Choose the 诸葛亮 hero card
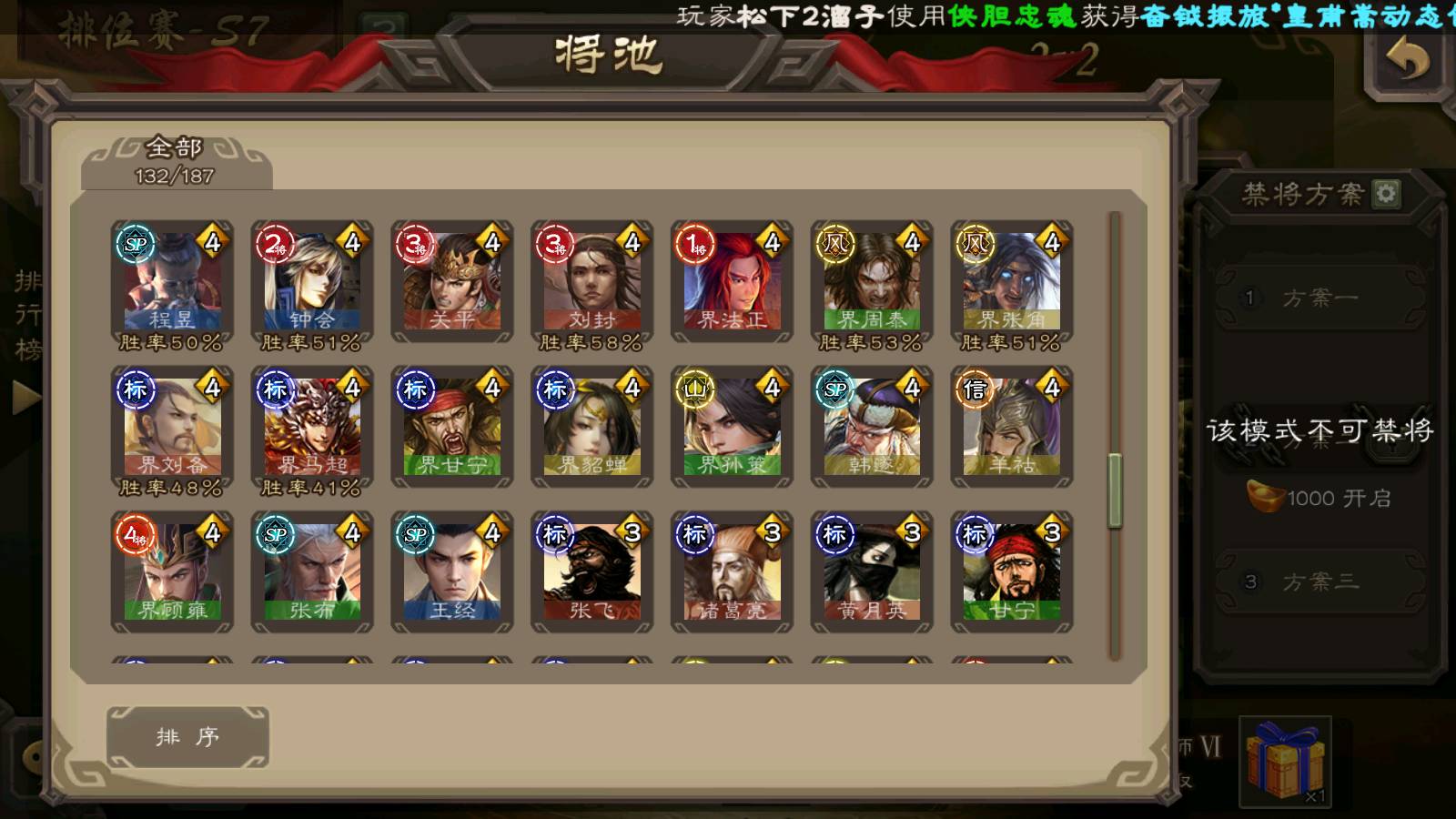 [733, 572]
